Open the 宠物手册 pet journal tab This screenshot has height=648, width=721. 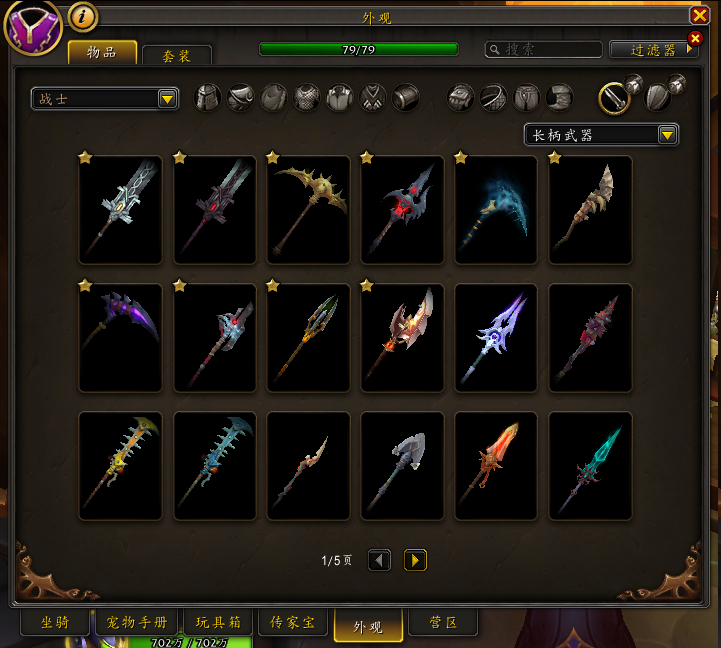pyautogui.click(x=137, y=623)
